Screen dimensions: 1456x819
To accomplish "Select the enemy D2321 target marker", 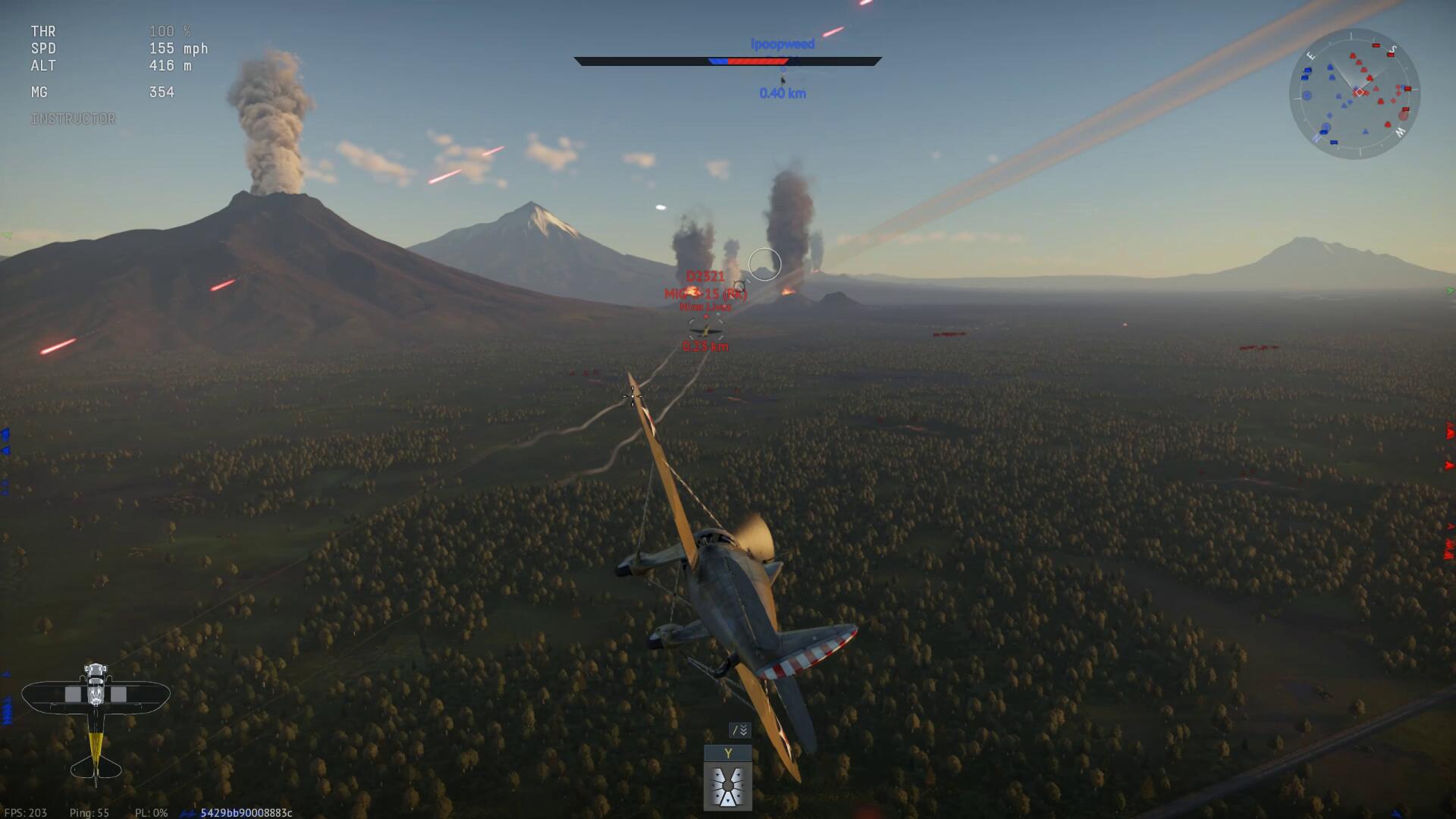I will pos(705,329).
